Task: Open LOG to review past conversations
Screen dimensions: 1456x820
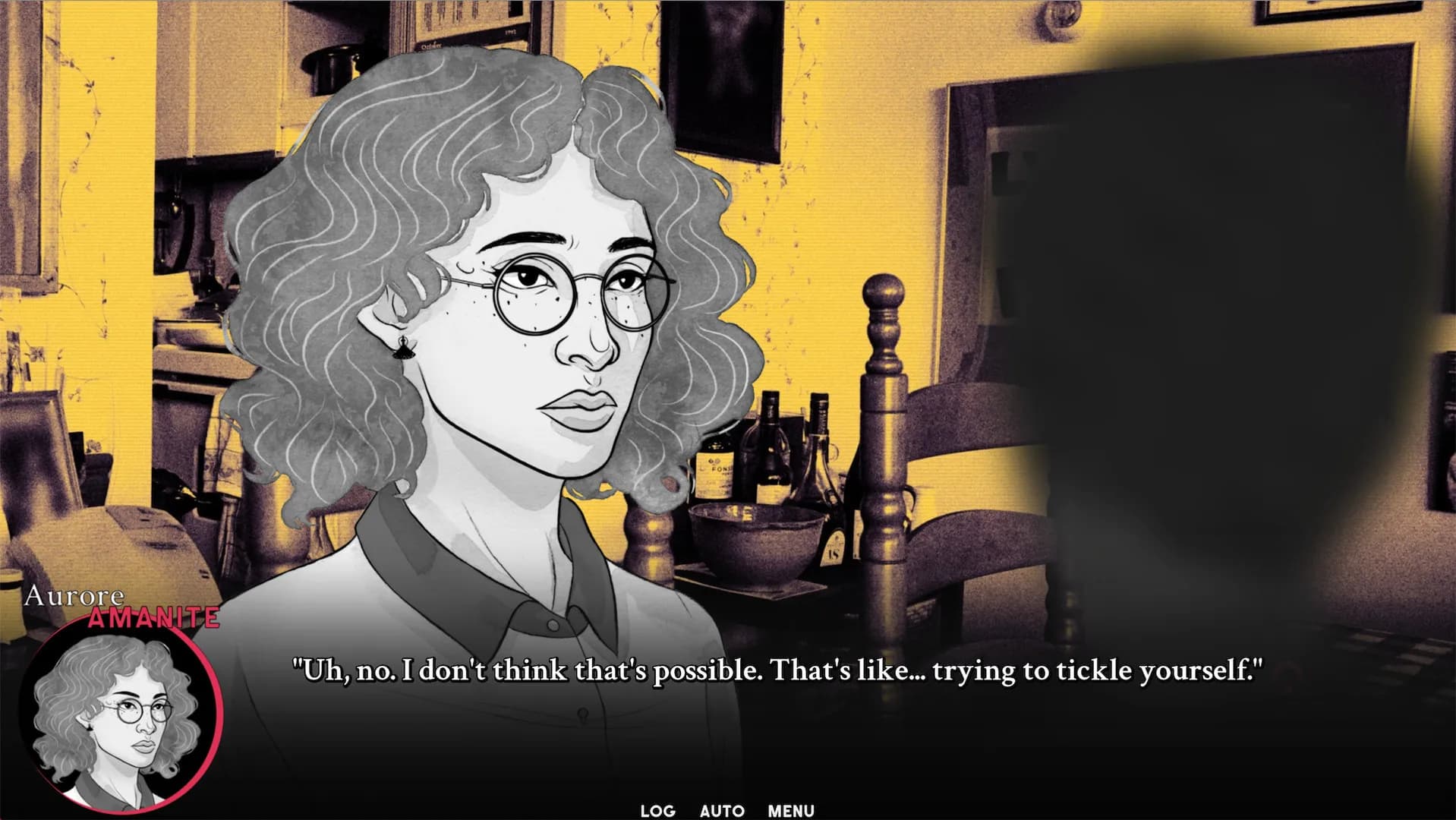Action: pyautogui.click(x=657, y=810)
